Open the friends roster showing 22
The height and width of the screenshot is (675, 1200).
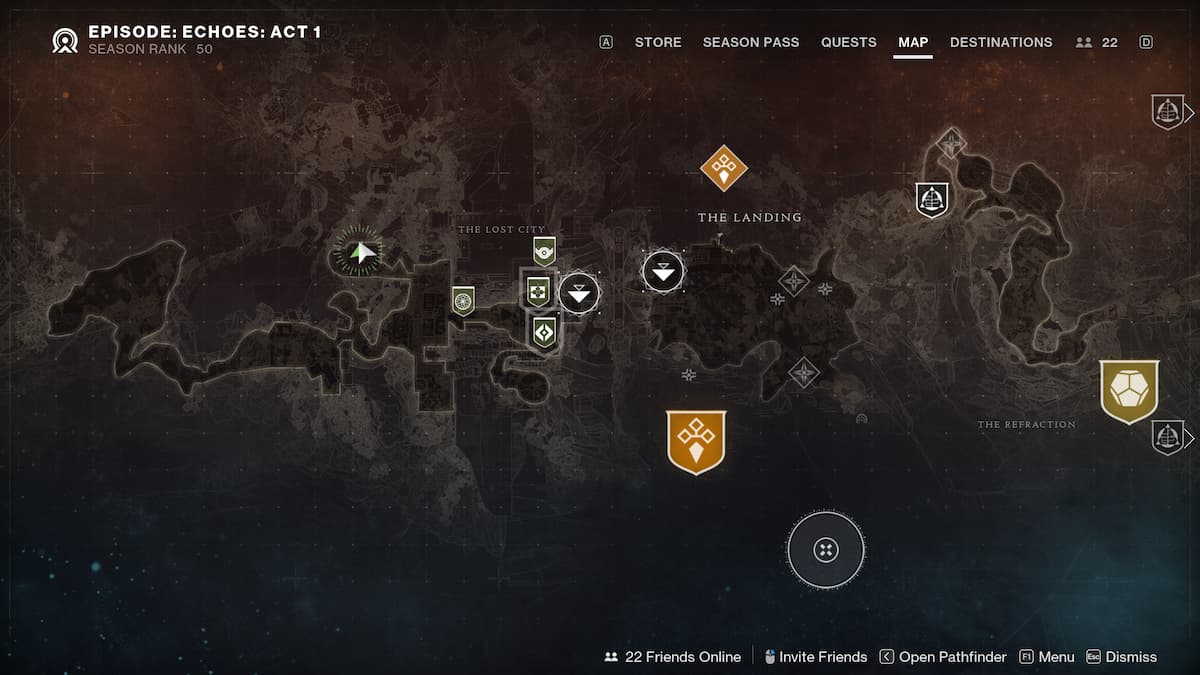[1097, 42]
